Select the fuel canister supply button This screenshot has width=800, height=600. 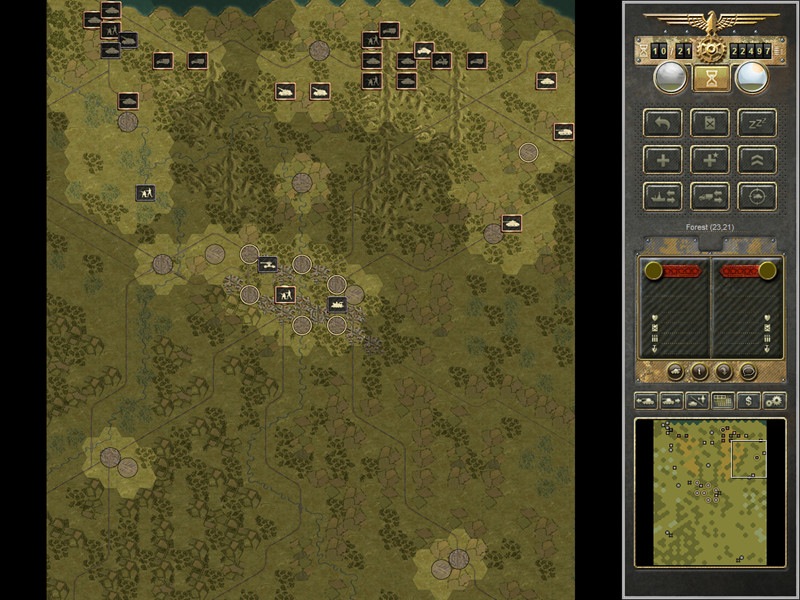click(710, 124)
